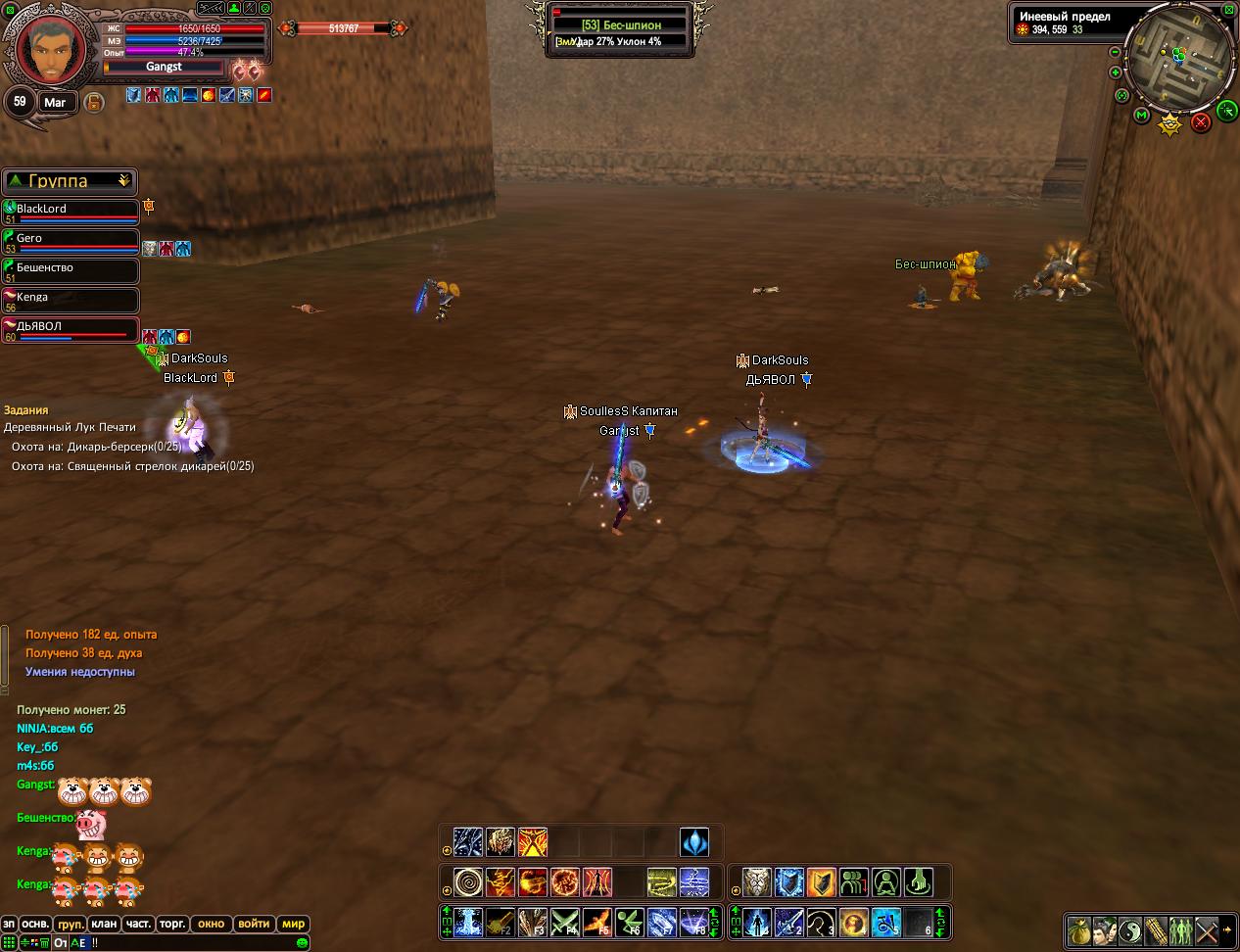Switch to the клан chat tab
1240x952 pixels.
tap(104, 924)
